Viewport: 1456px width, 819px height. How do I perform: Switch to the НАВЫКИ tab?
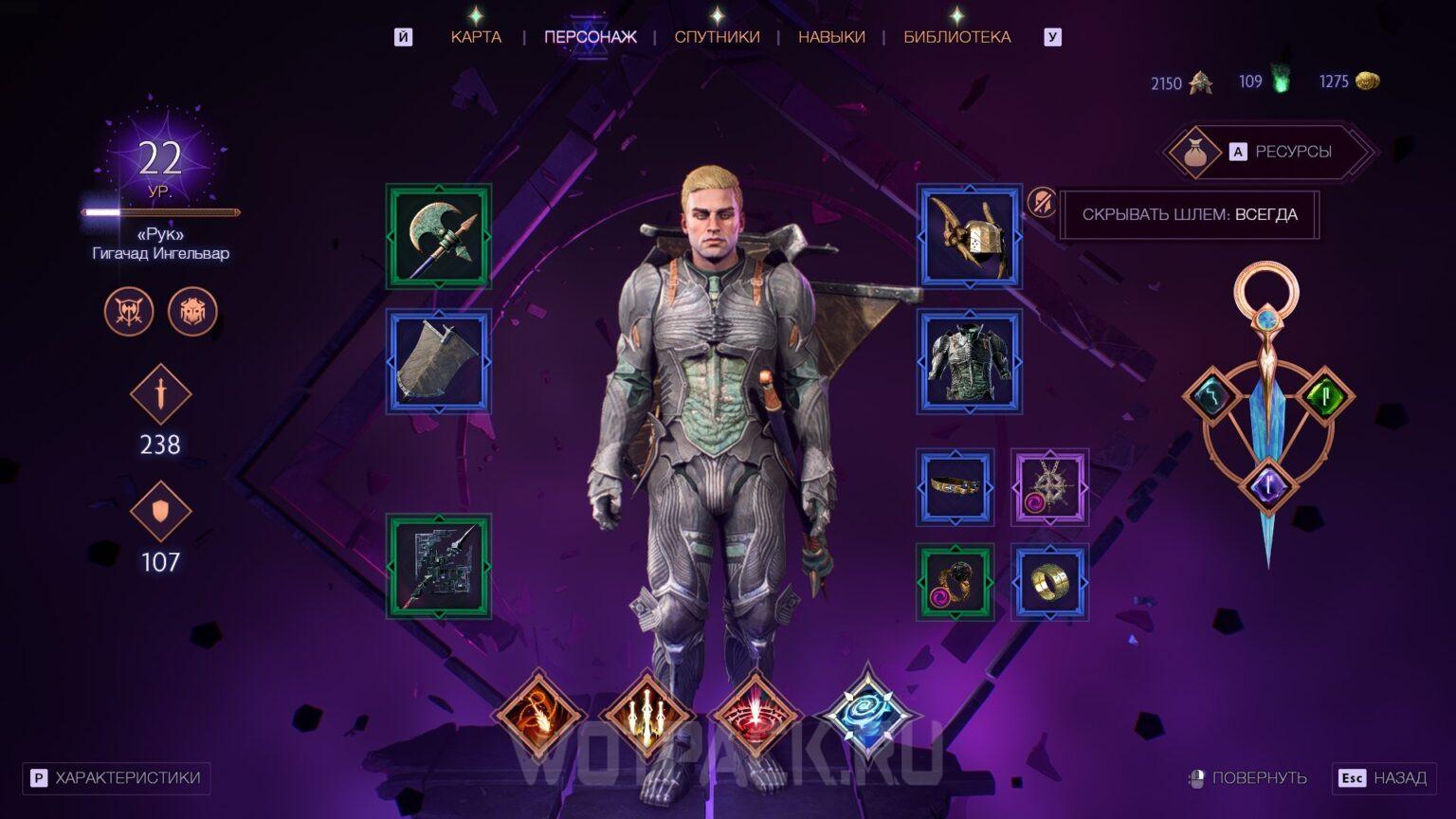831,36
